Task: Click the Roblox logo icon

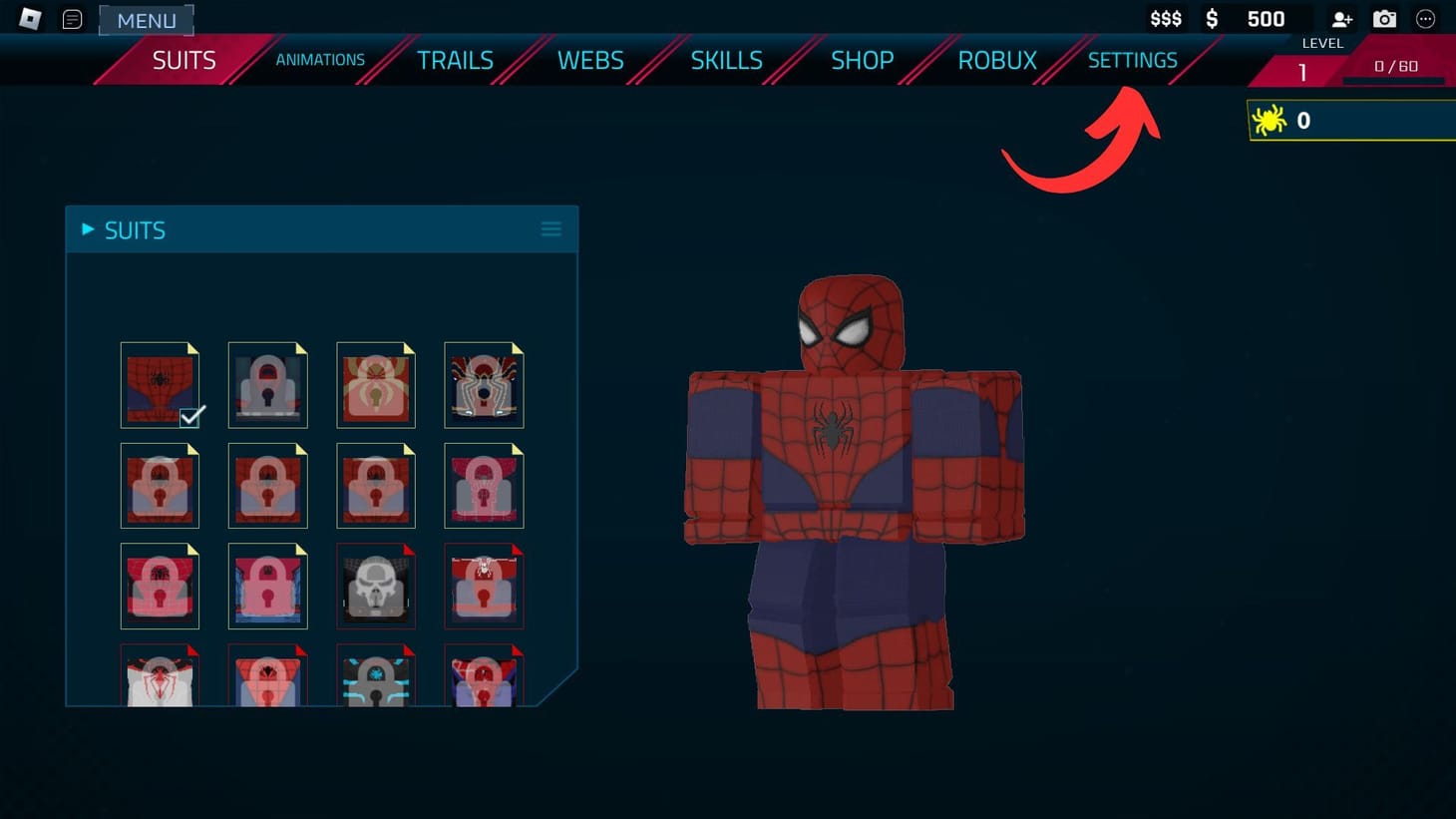Action: pyautogui.click(x=28, y=18)
